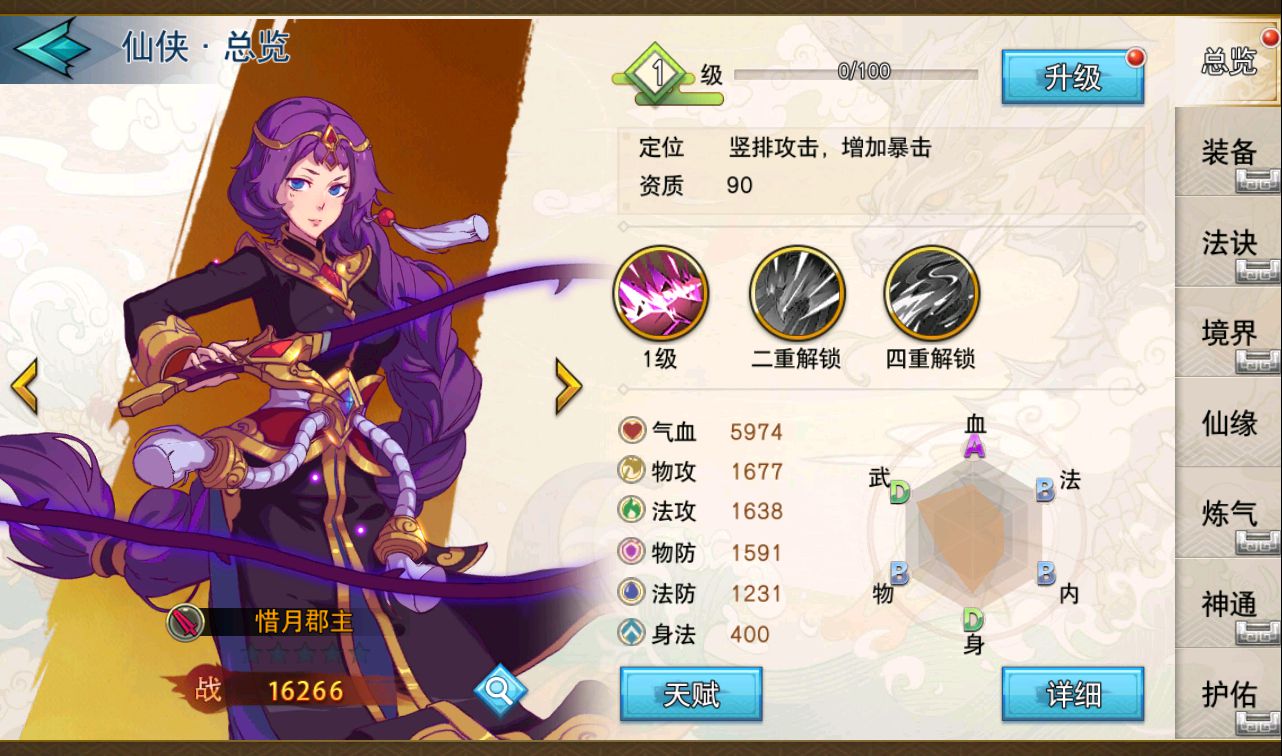Click the 升级 level-up button
1282x756 pixels.
point(1072,77)
